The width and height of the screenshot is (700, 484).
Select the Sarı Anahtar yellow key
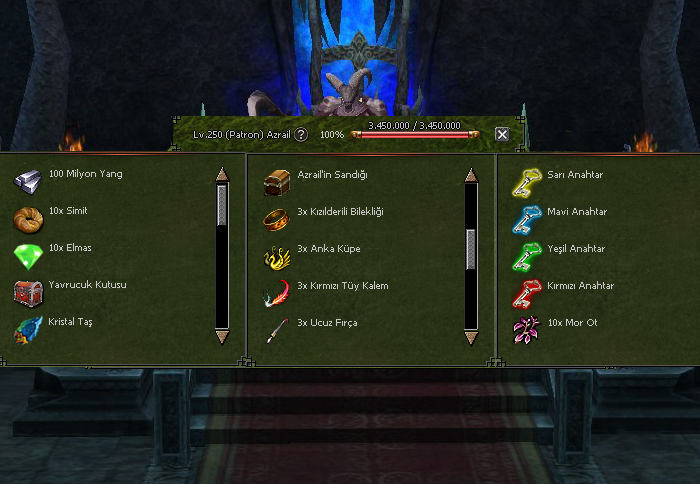(x=526, y=182)
